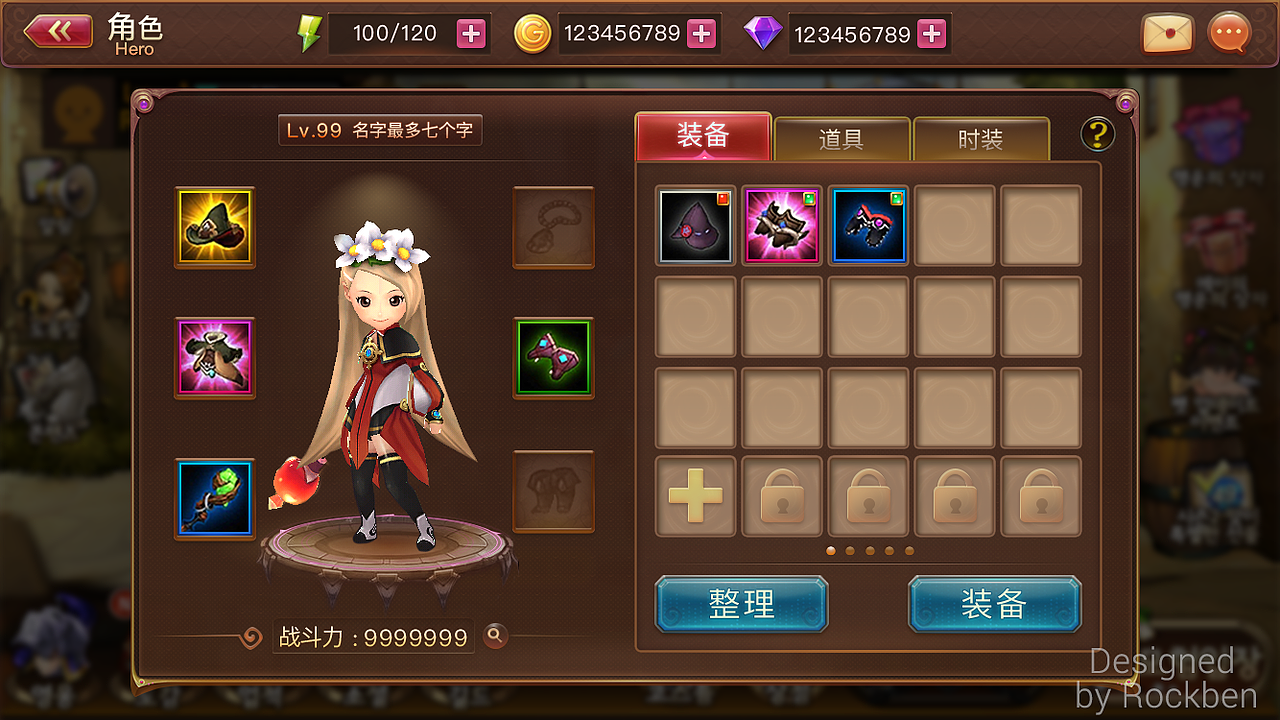Switch to the 道具 tab
This screenshot has width=1280, height=720.
841,140
